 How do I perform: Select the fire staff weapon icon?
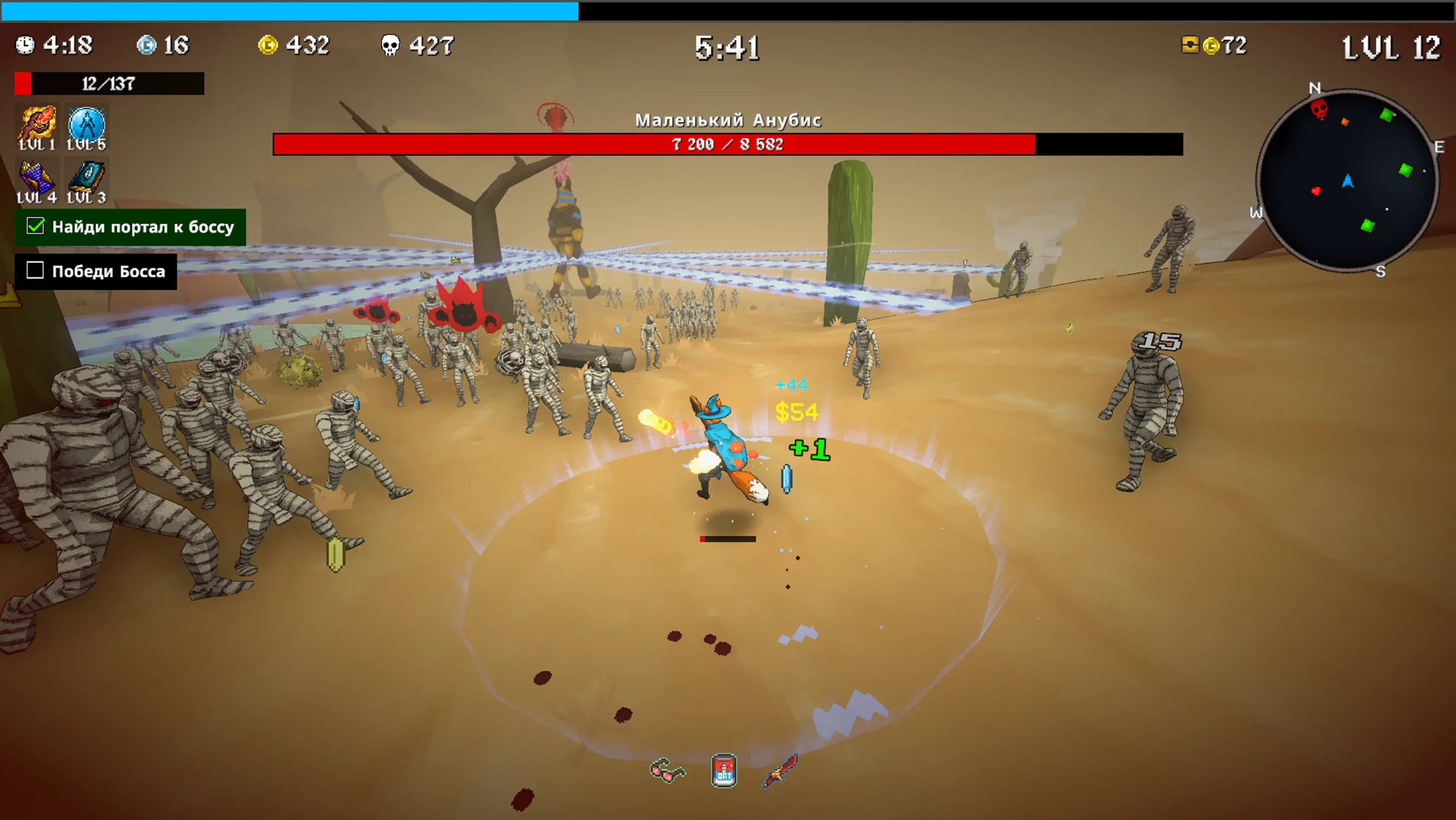(38, 124)
